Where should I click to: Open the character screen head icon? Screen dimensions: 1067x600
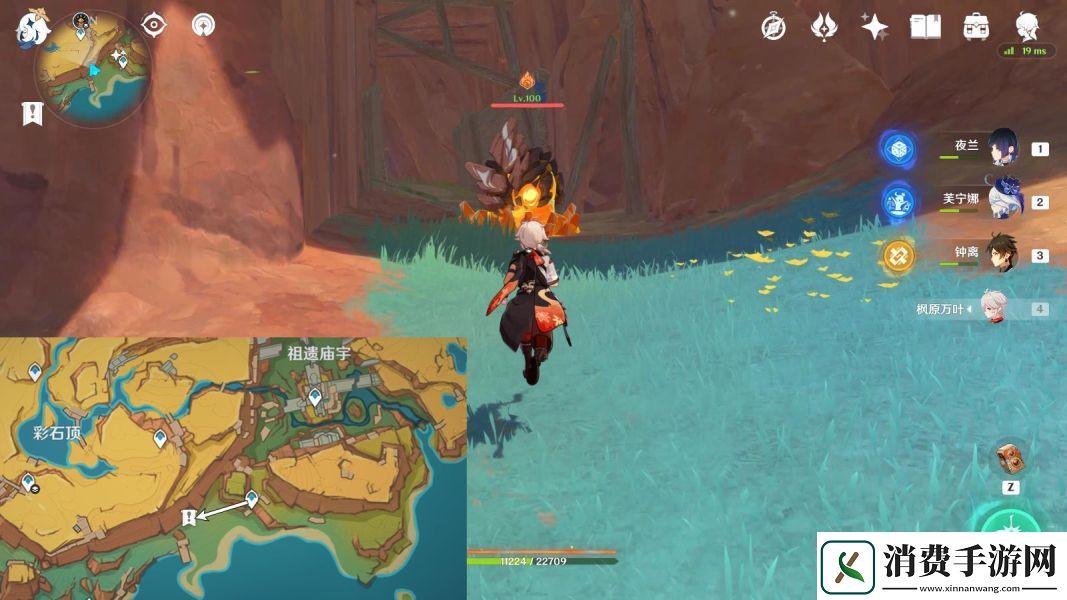point(1027,25)
